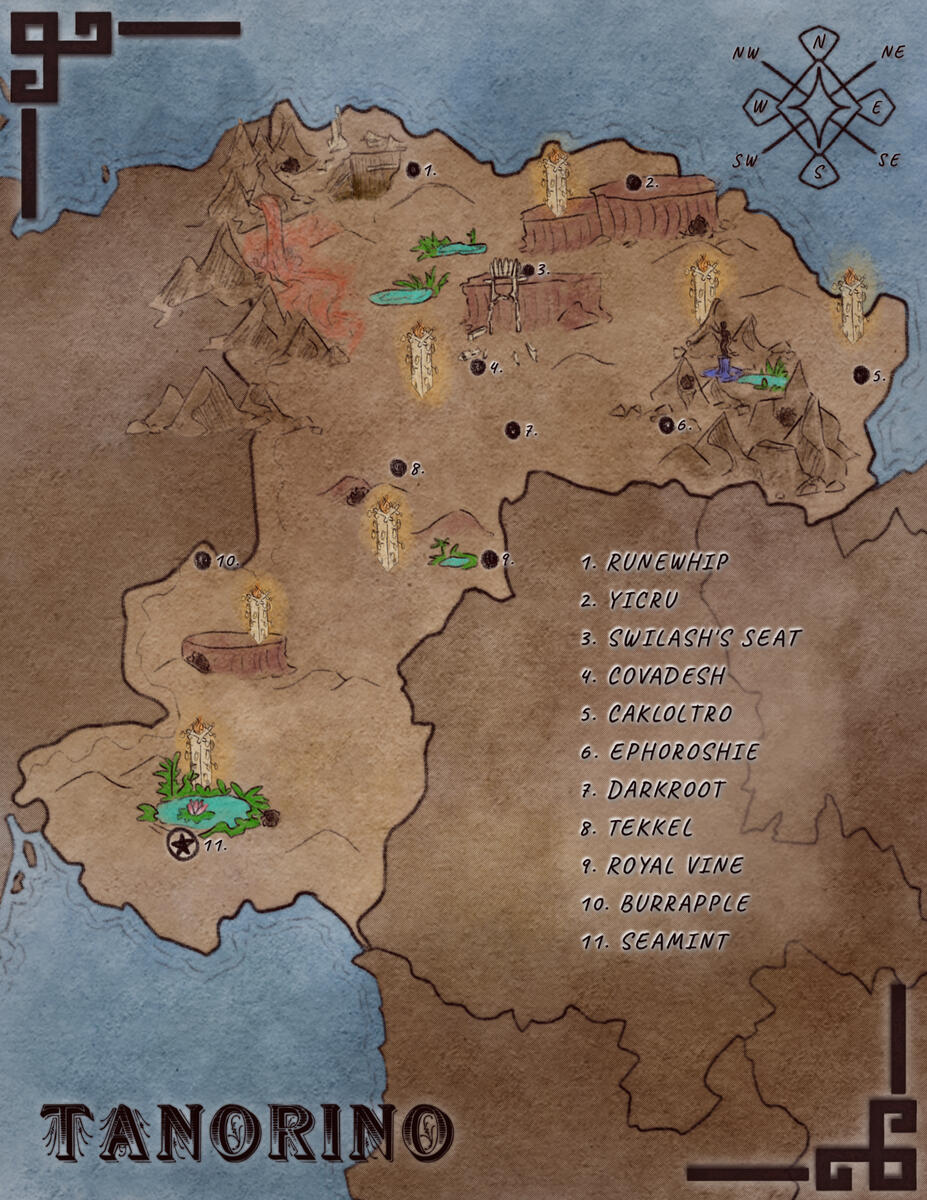Click Swilash's Seat in the legend
Viewport: 927px width, 1200px height.
704,637
